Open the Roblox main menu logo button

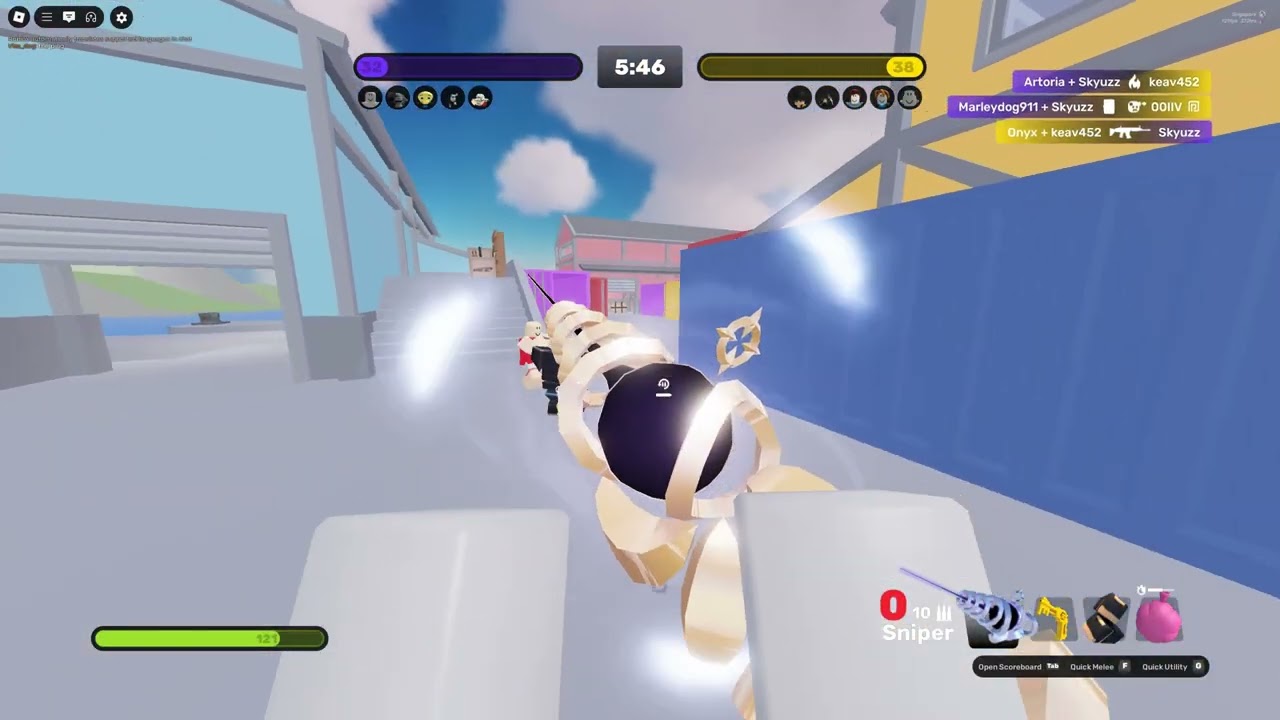pyautogui.click(x=18, y=17)
